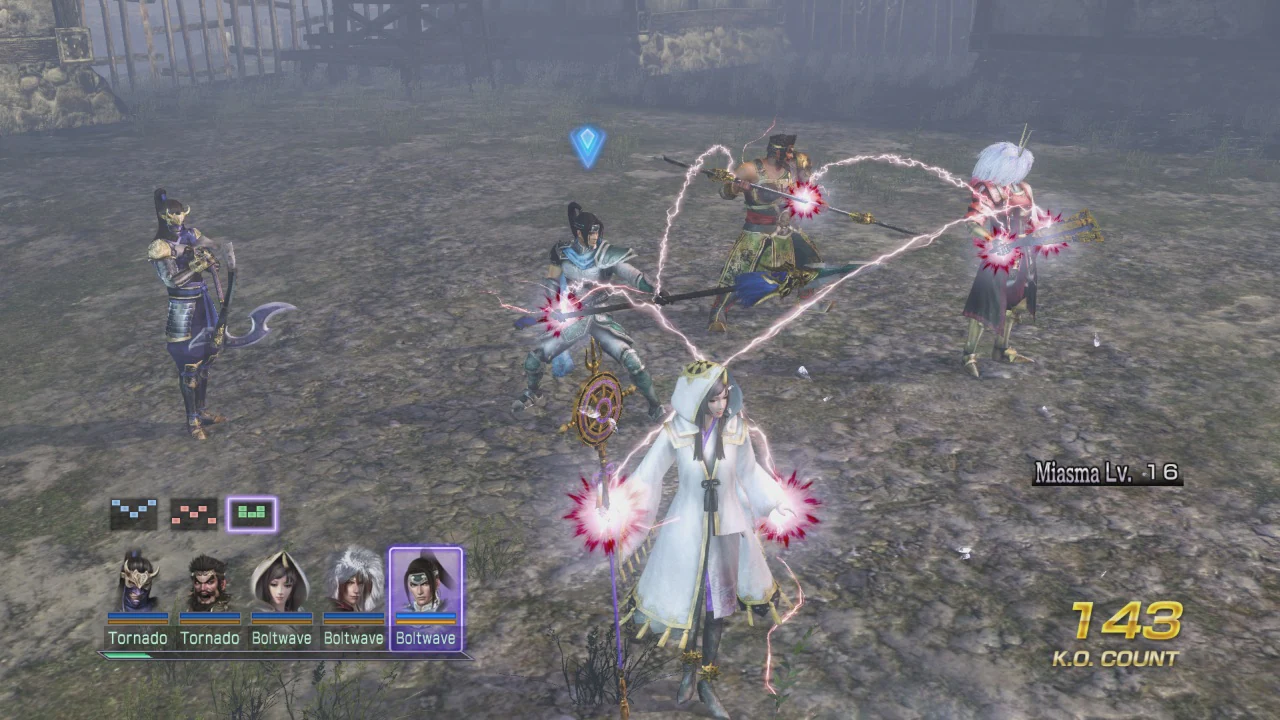Click the white-robed sorcerer in the center
Image resolution: width=1280 pixels, height=720 pixels.
tap(705, 480)
